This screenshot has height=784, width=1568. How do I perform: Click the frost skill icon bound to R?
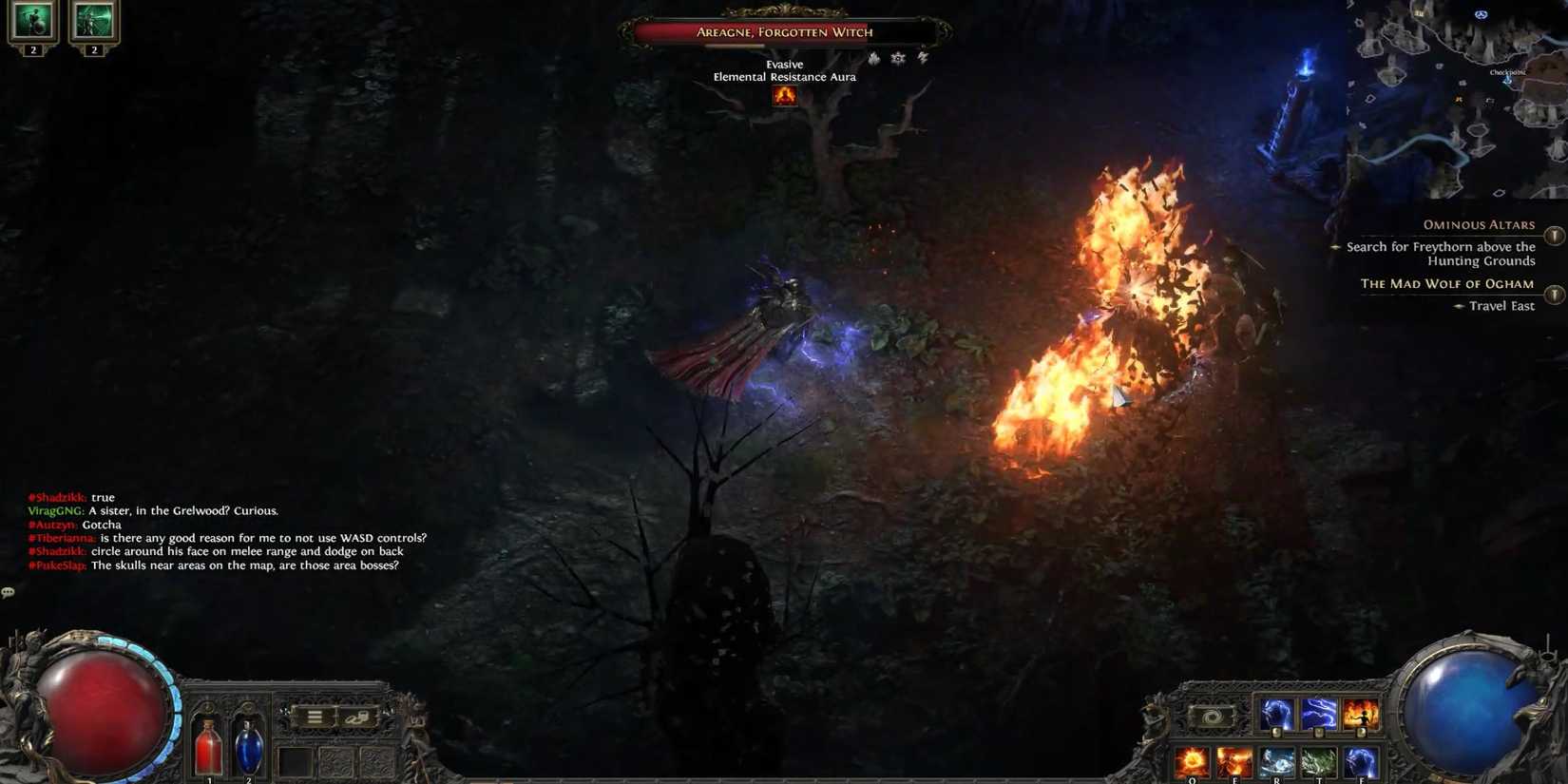[1276, 761]
